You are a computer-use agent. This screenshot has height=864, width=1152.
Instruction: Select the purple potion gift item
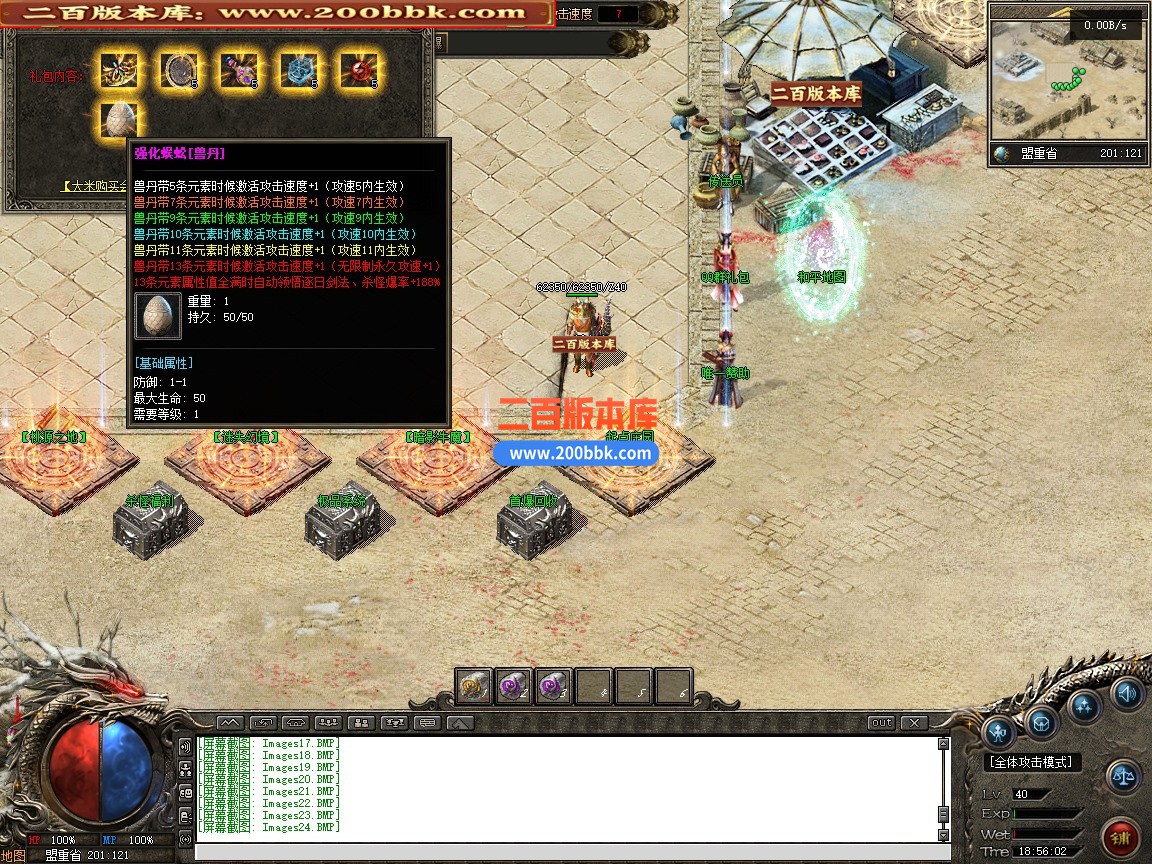(239, 70)
